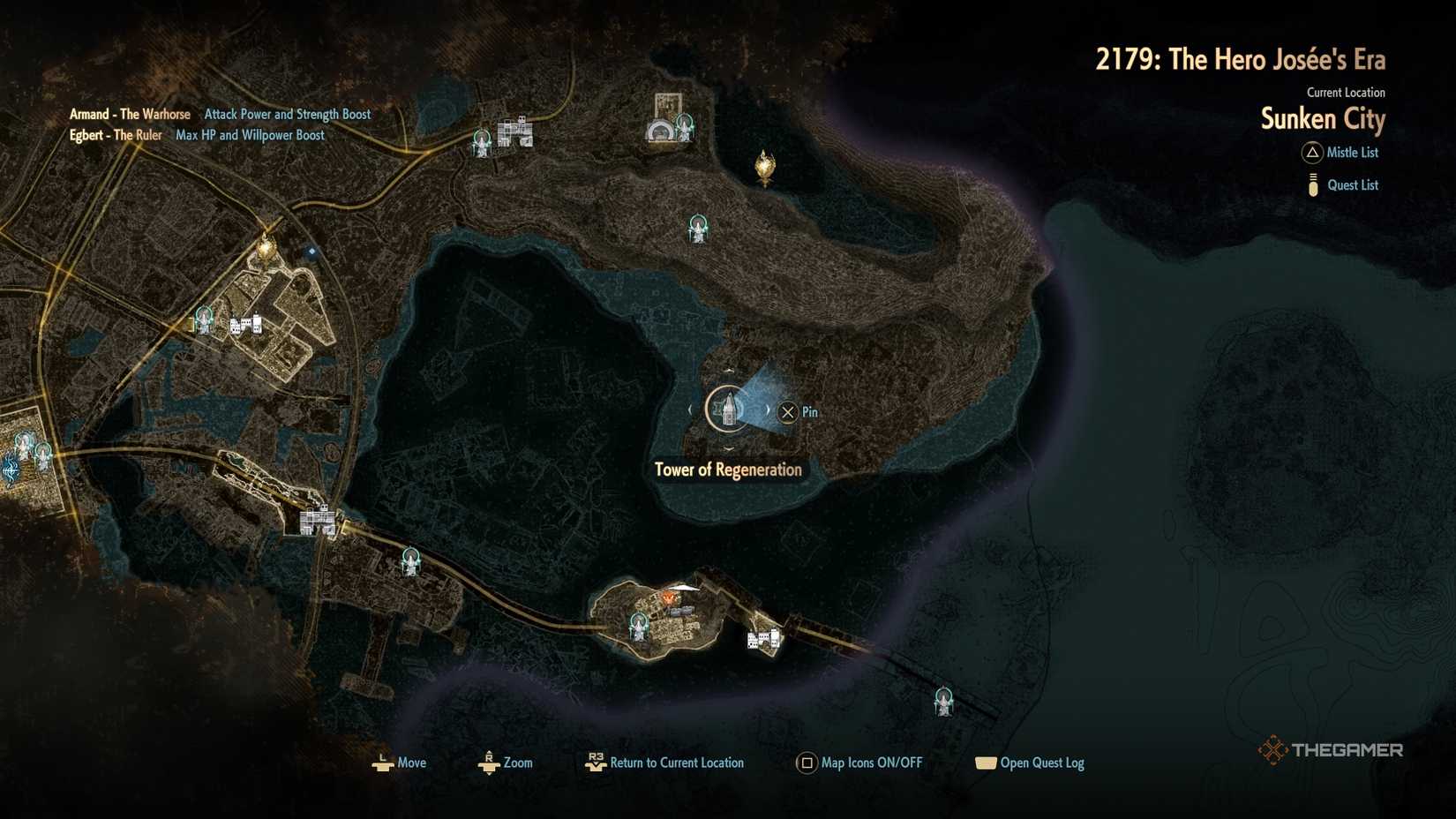Viewport: 1456px width, 819px height.
Task: Click the golden chalice icon on the northern ridge
Action: (764, 167)
